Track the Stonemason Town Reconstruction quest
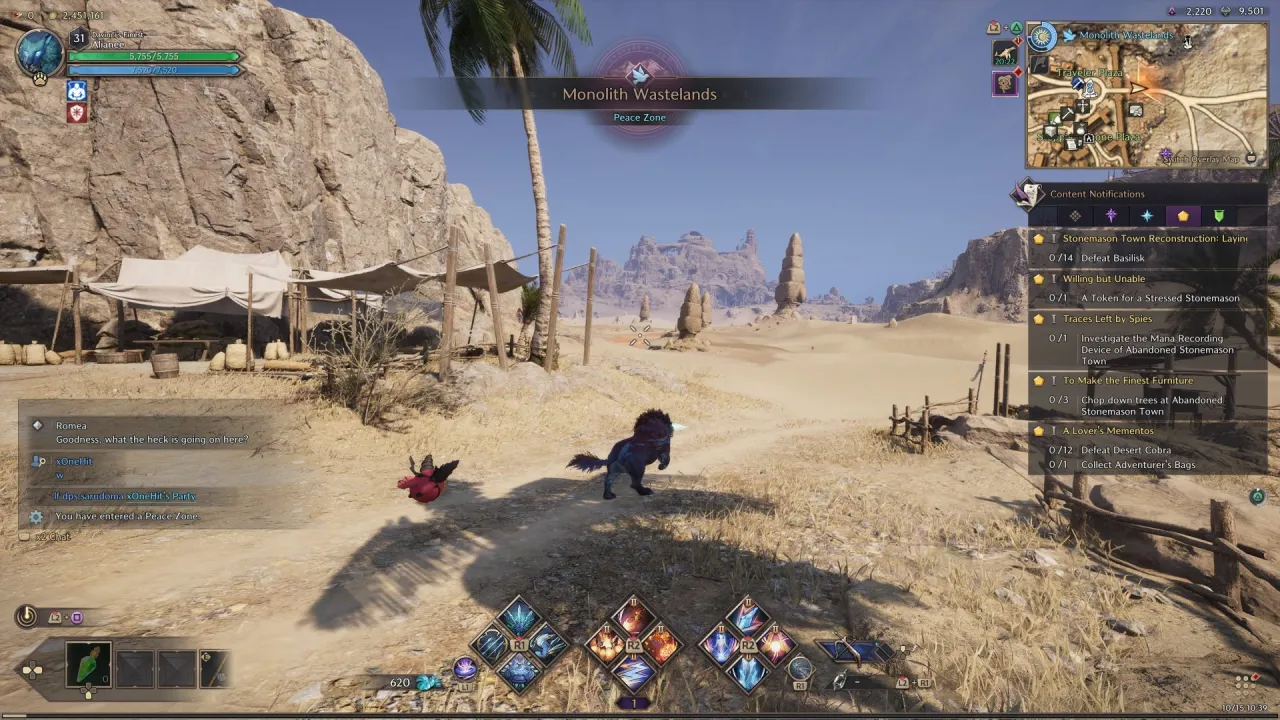The width and height of the screenshot is (1280, 720). click(x=1154, y=239)
